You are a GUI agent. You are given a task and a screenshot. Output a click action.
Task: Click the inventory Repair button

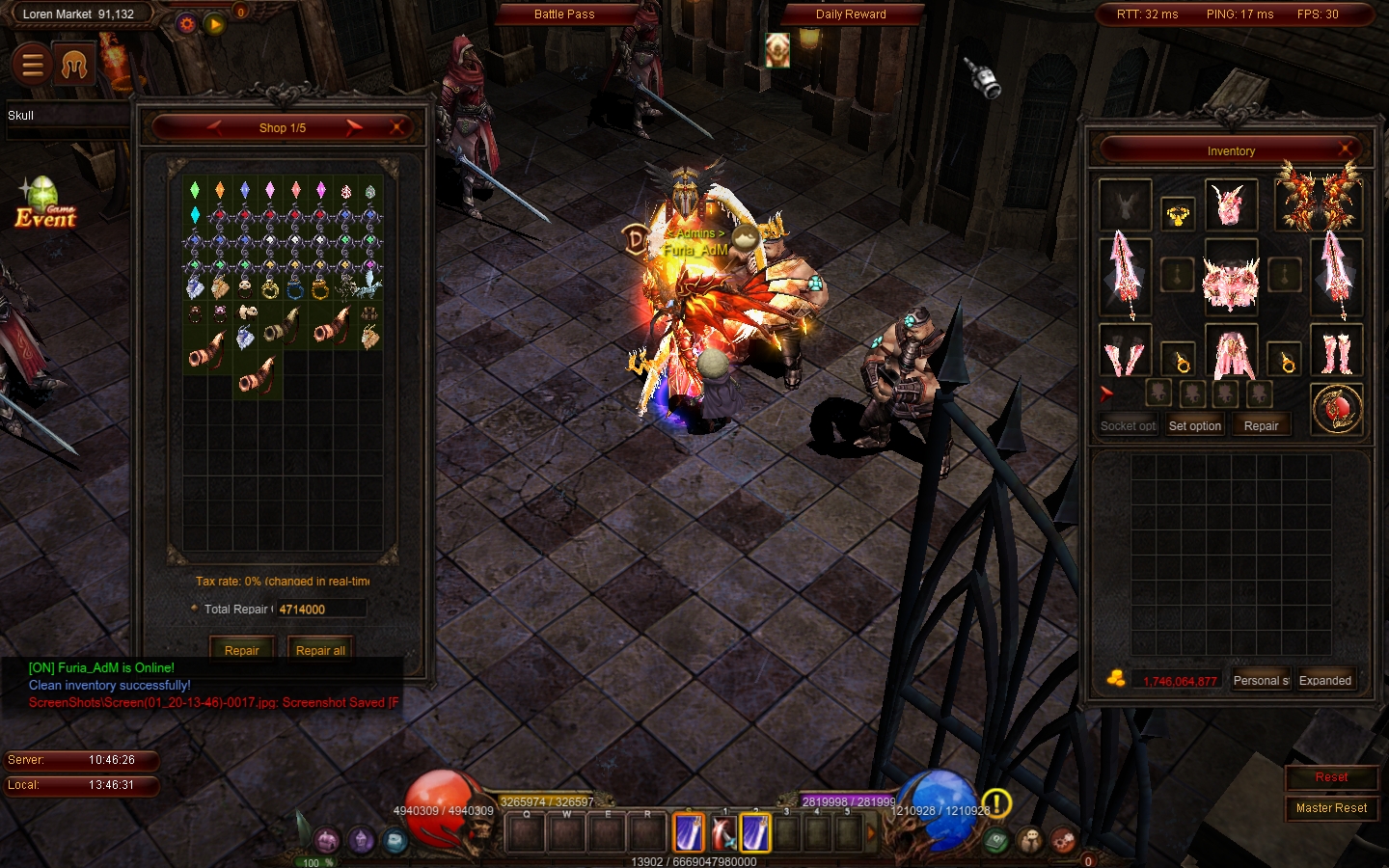(x=1261, y=425)
